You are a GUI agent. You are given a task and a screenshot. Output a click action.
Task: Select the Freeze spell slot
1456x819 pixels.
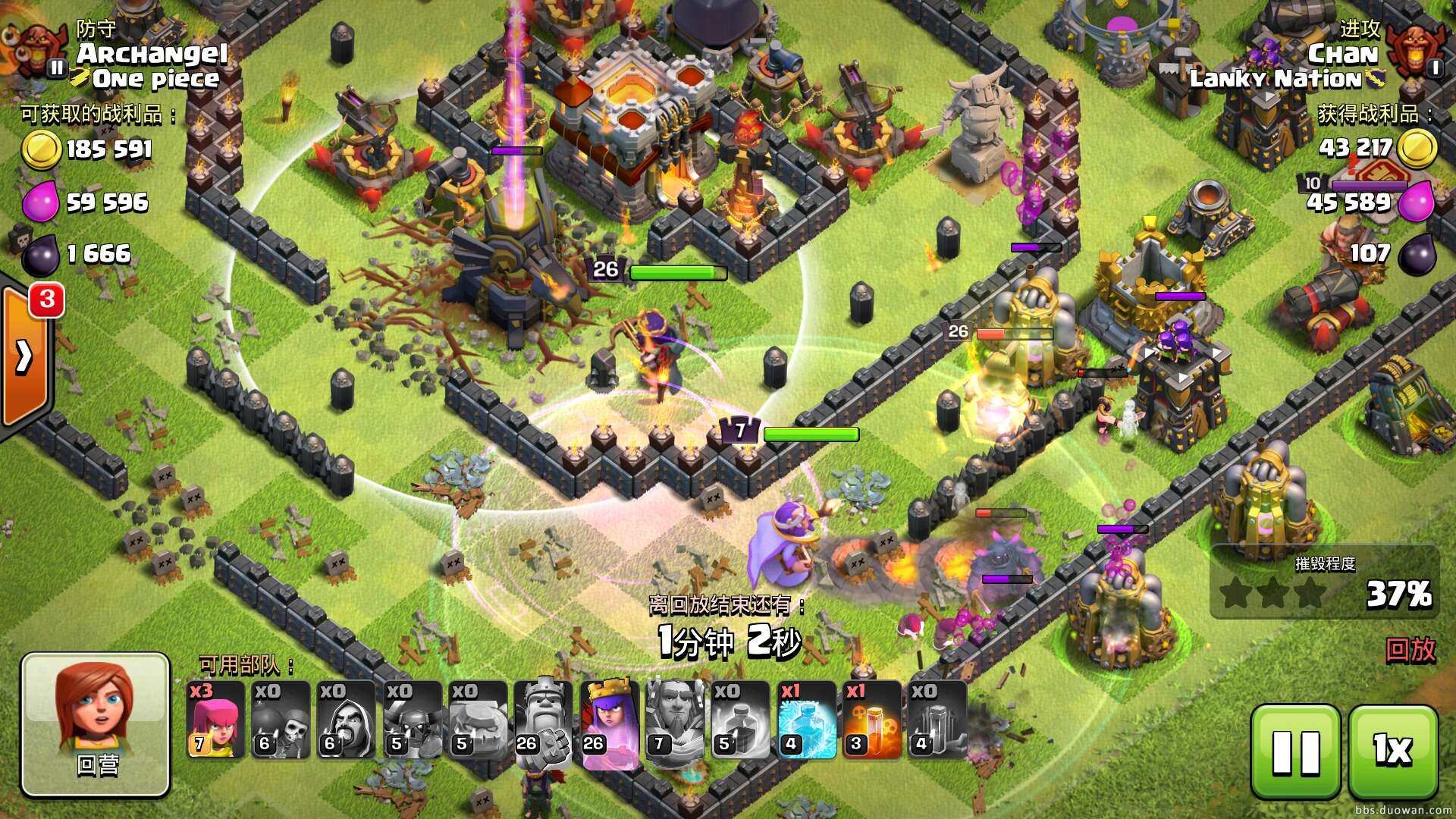point(806,720)
